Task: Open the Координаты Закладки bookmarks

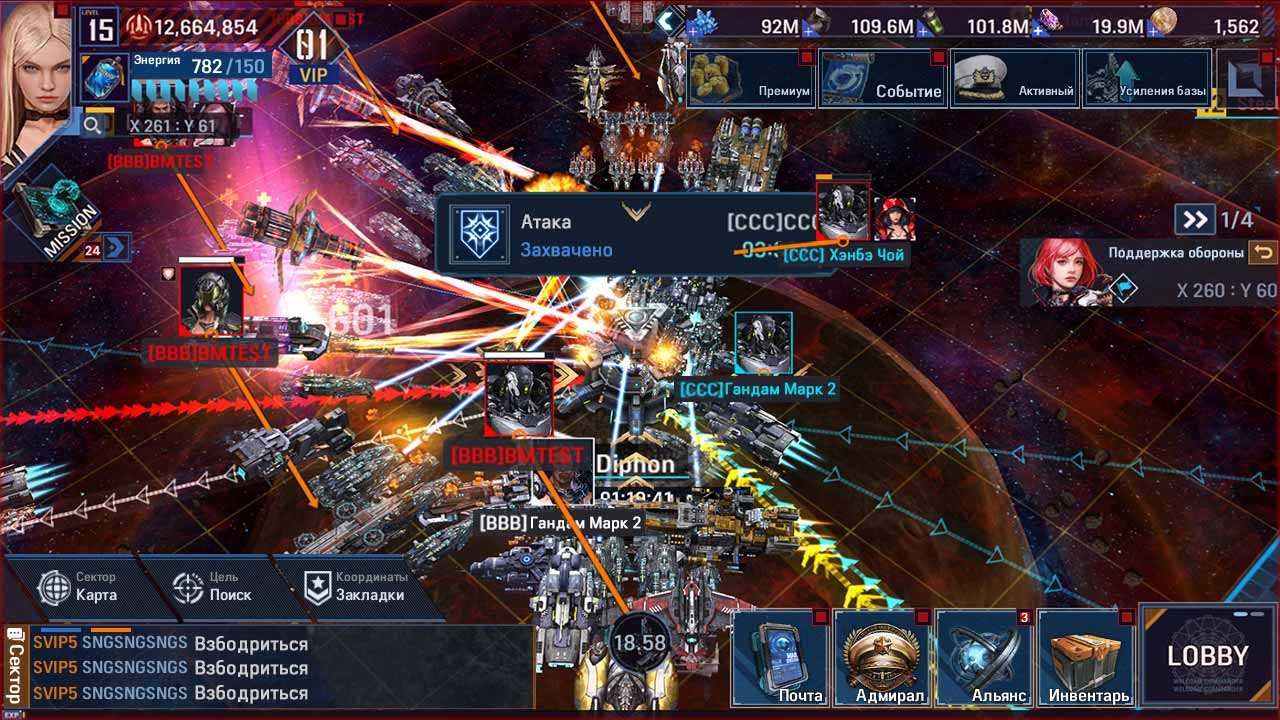Action: 355,587
